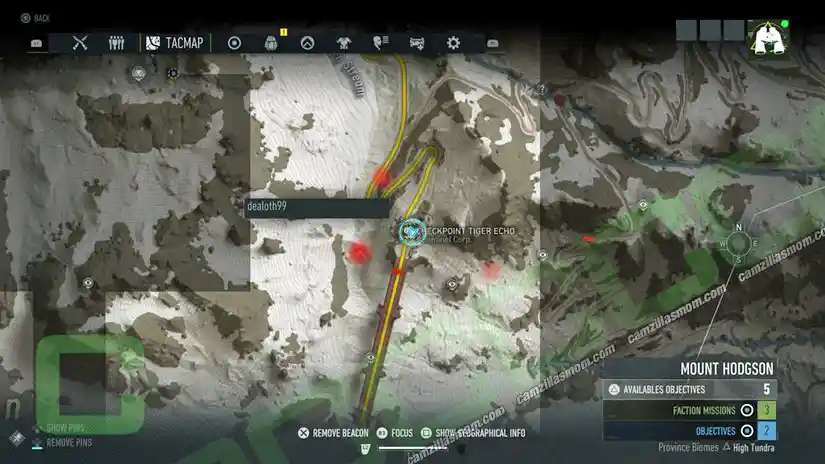Open the backpack tab with yellow alert
The height and width of the screenshot is (464, 825).
[x=271, y=43]
